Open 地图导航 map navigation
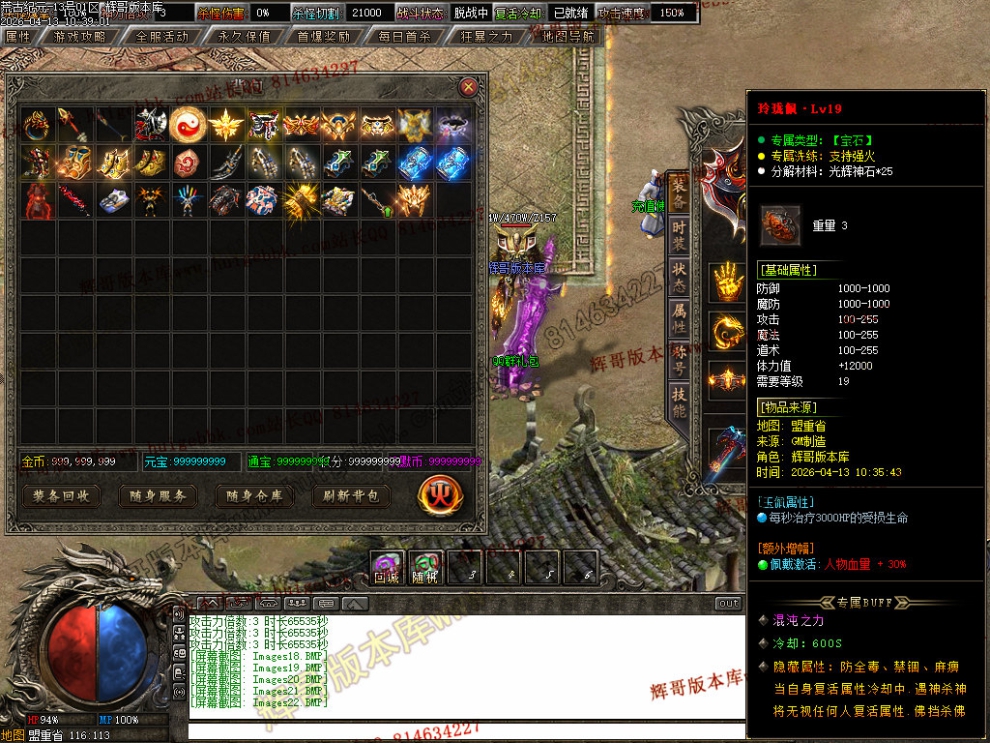The width and height of the screenshot is (990, 743). 568,36
